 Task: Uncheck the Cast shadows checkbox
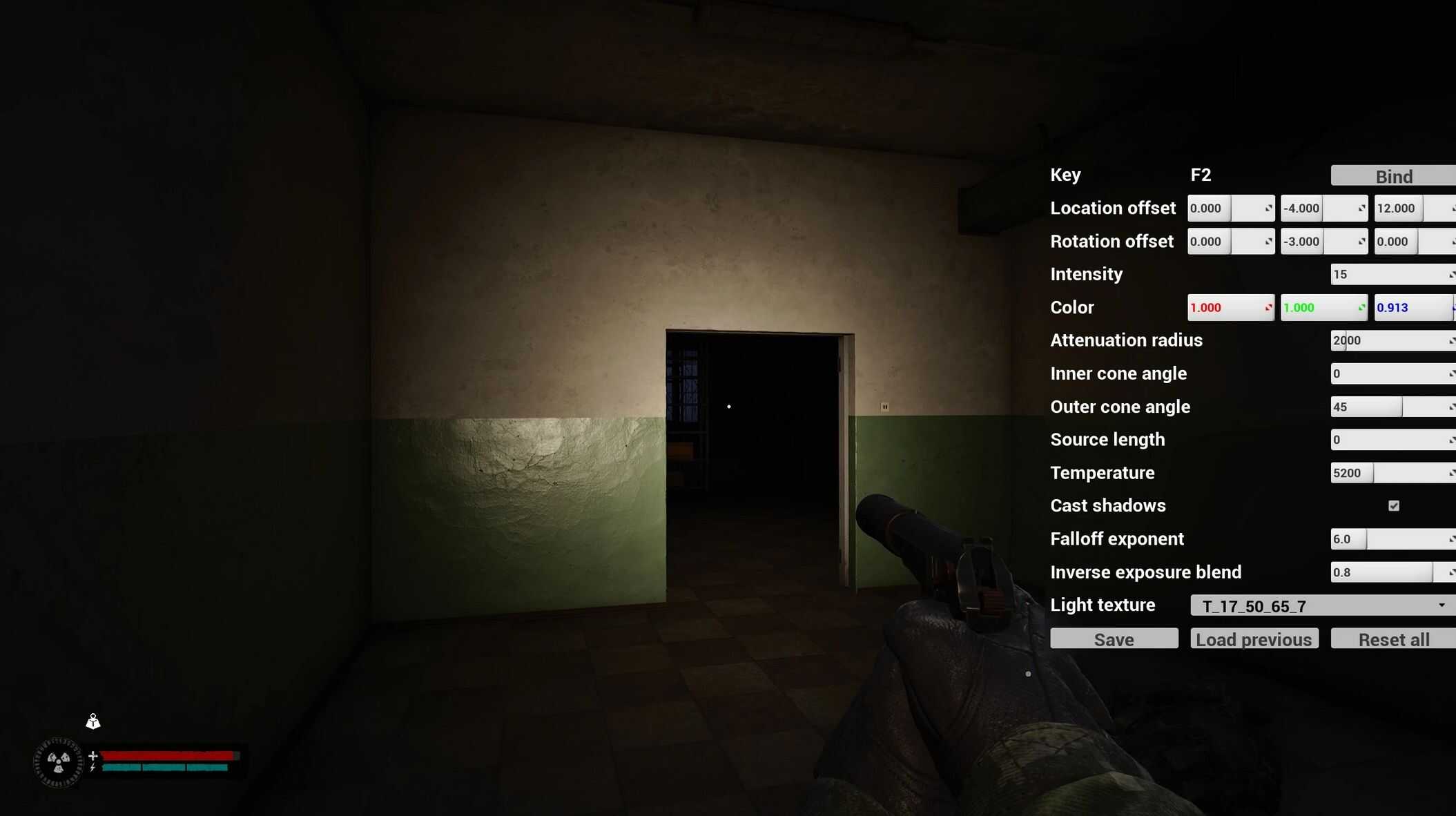1392,505
